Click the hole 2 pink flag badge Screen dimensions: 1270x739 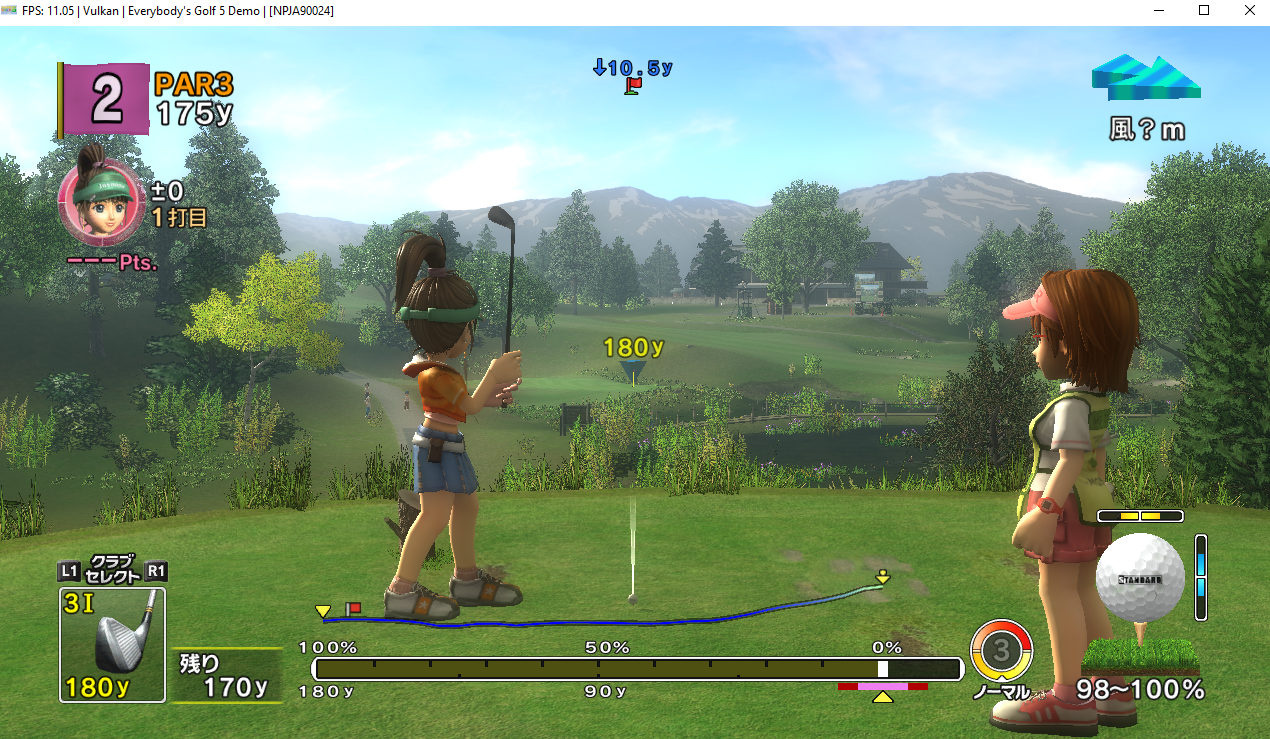(x=104, y=99)
